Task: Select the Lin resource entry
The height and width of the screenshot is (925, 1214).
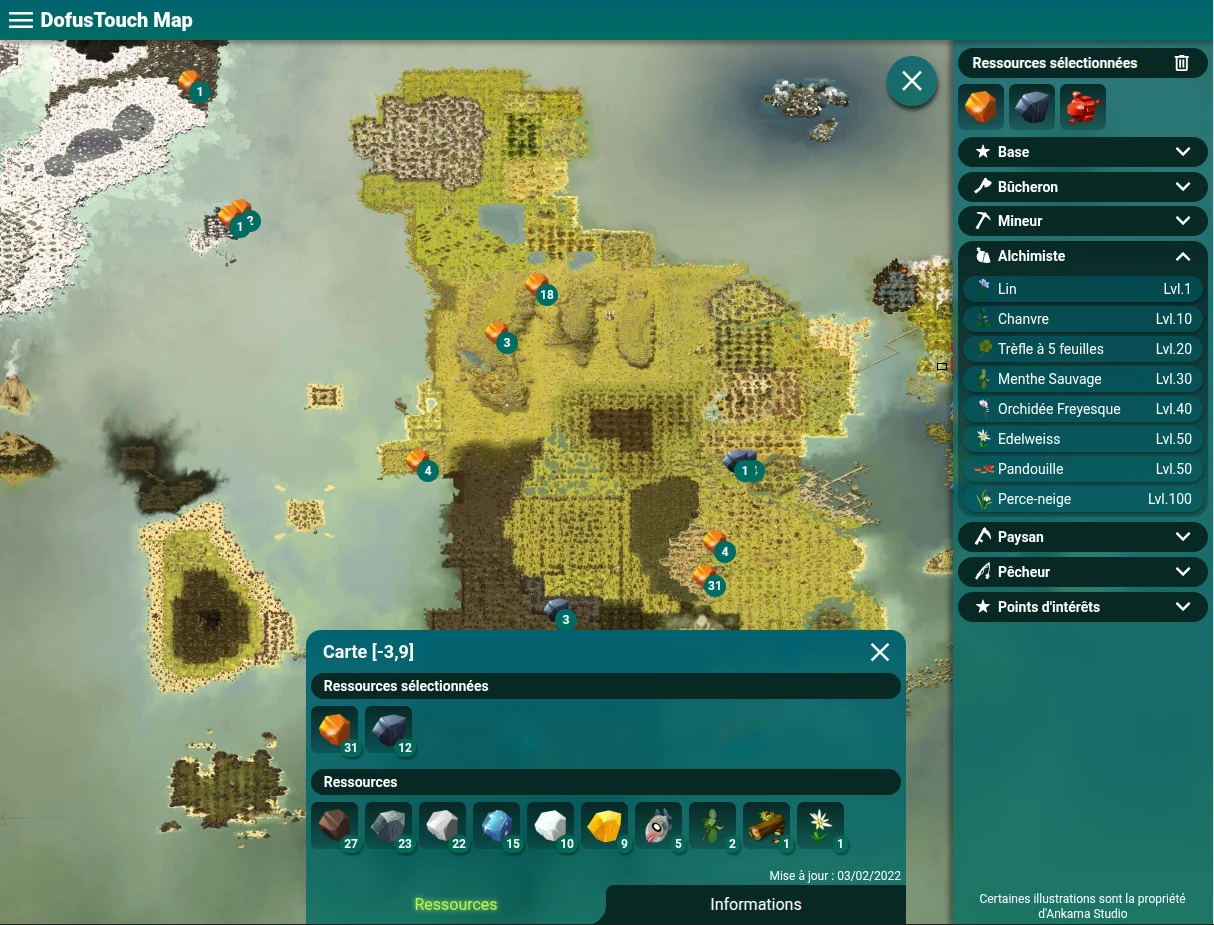Action: 1082,289
